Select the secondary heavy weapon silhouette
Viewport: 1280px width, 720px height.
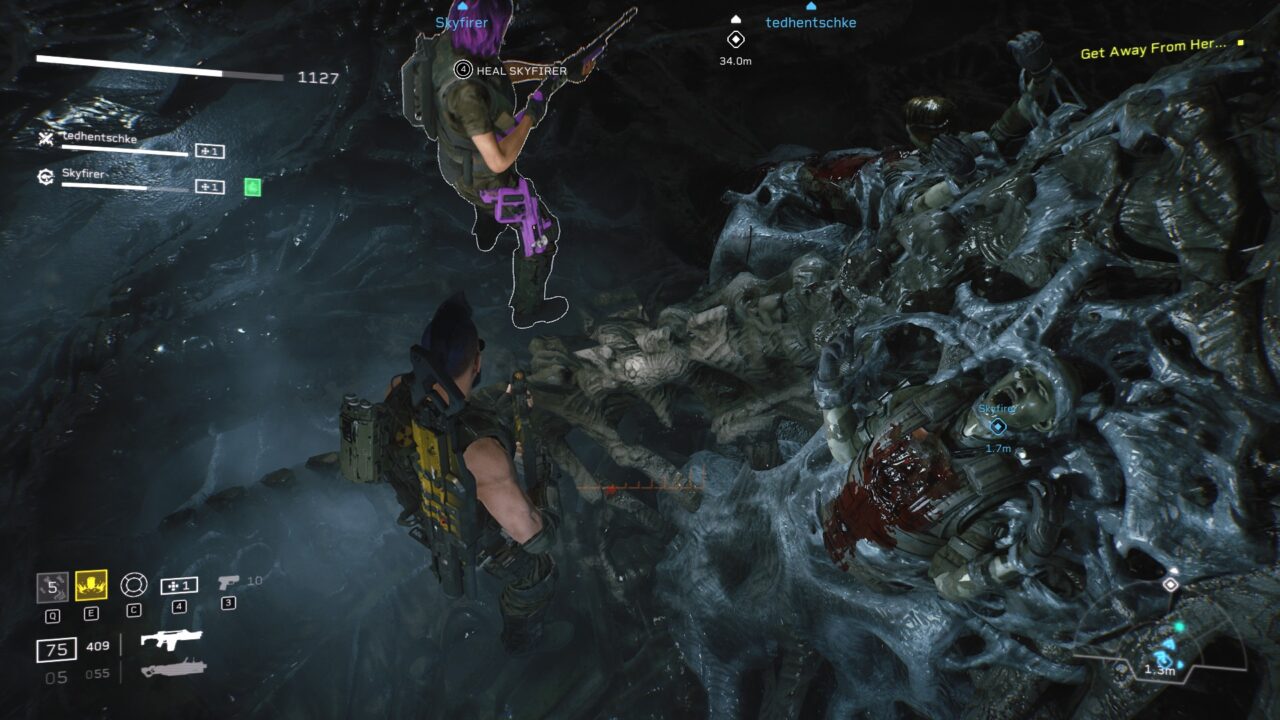[x=173, y=669]
